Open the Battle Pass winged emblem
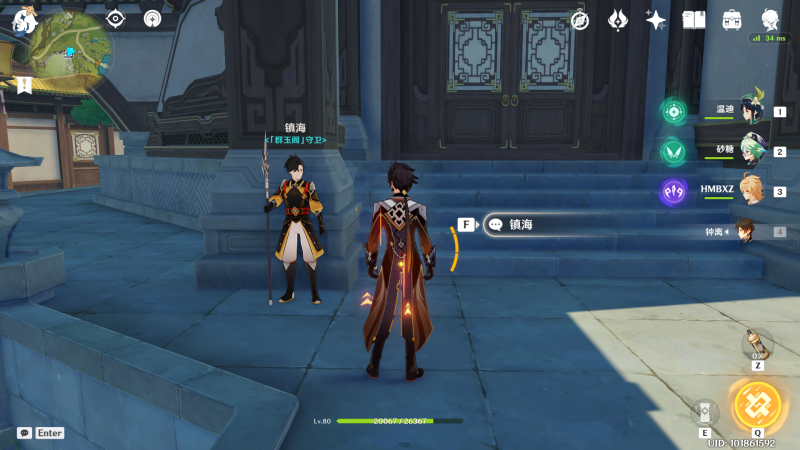The height and width of the screenshot is (450, 800). click(x=618, y=19)
